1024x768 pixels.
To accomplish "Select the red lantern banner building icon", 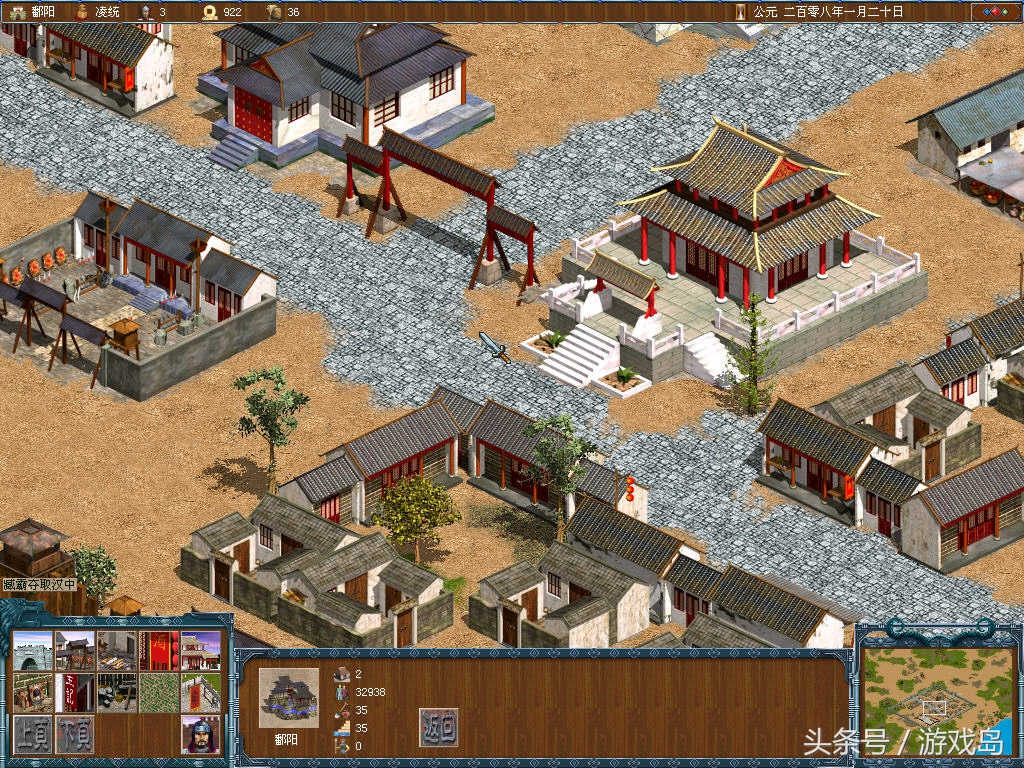I will (x=158, y=650).
